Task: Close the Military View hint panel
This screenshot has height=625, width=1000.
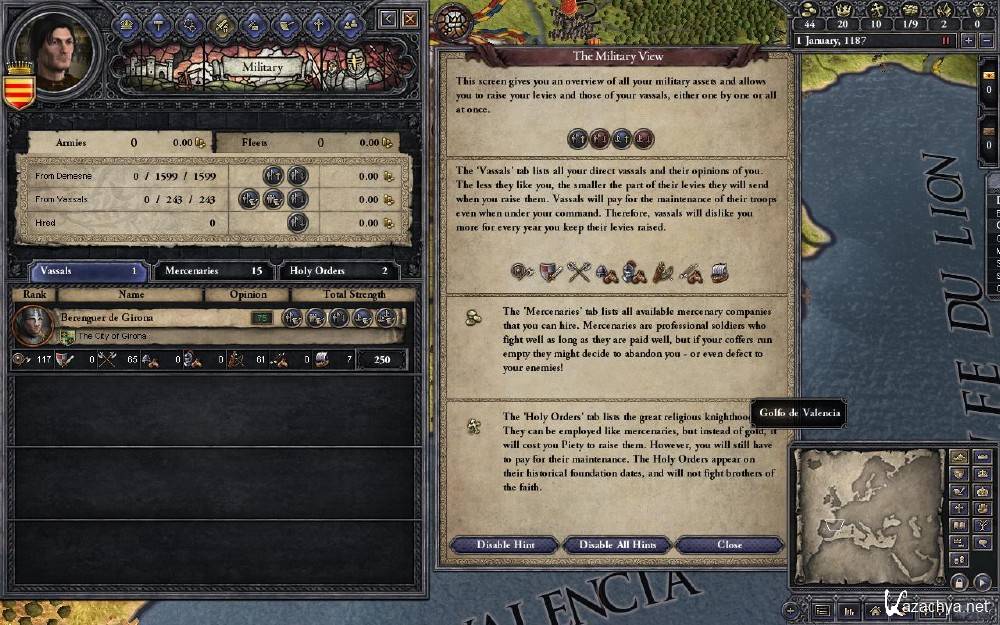Action: coord(729,545)
